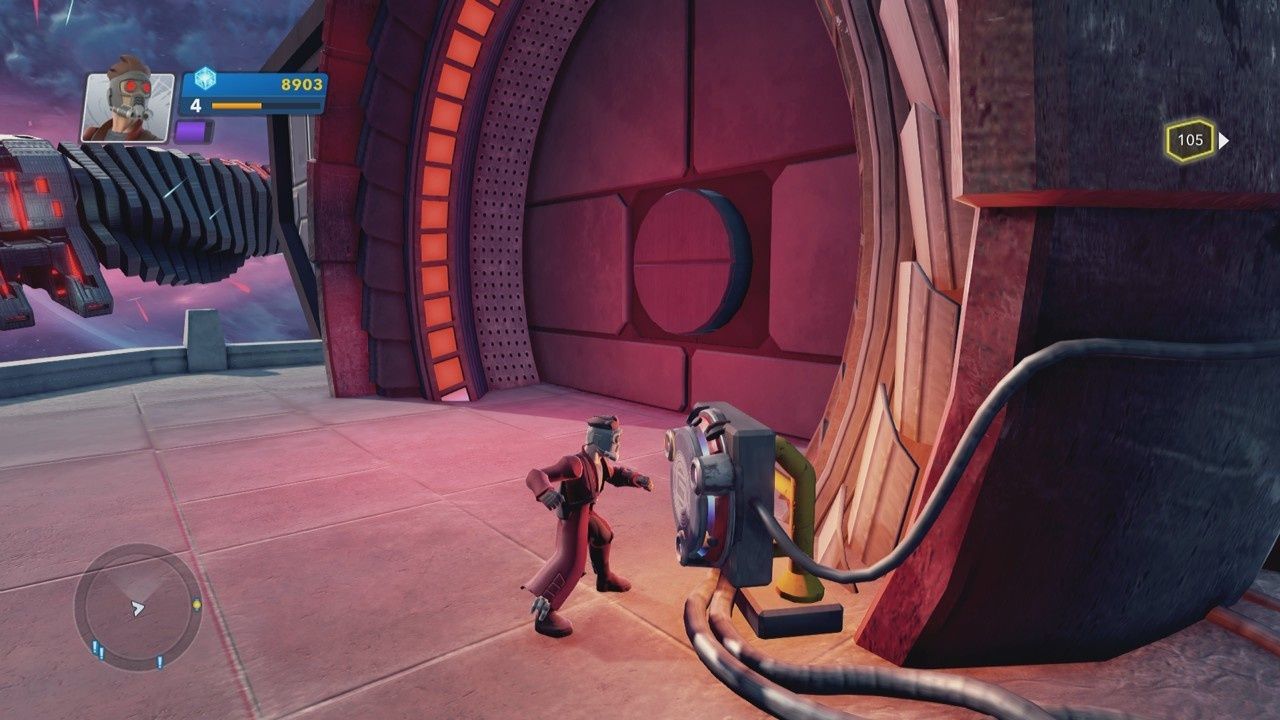1280x720 pixels.
Task: Click the blue Sparks currency cube icon
Action: tap(205, 81)
